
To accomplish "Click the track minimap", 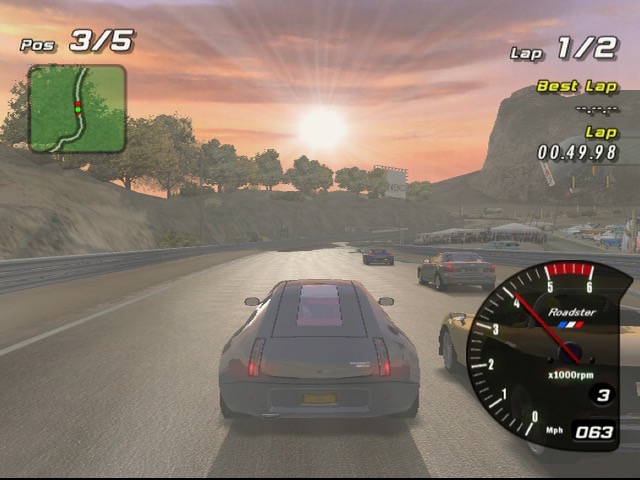I will pos(77,108).
